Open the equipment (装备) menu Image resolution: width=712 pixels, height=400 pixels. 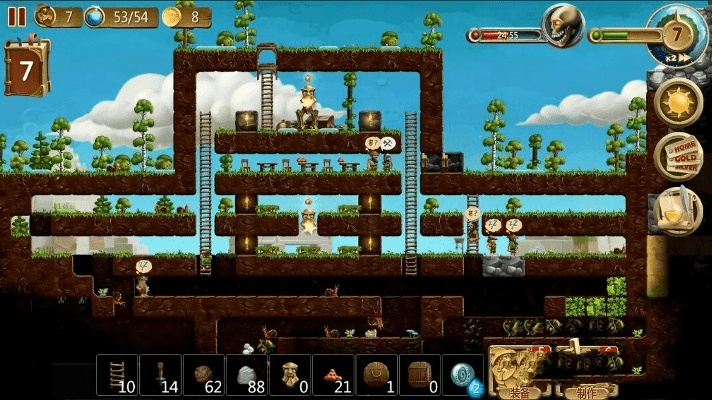point(519,372)
